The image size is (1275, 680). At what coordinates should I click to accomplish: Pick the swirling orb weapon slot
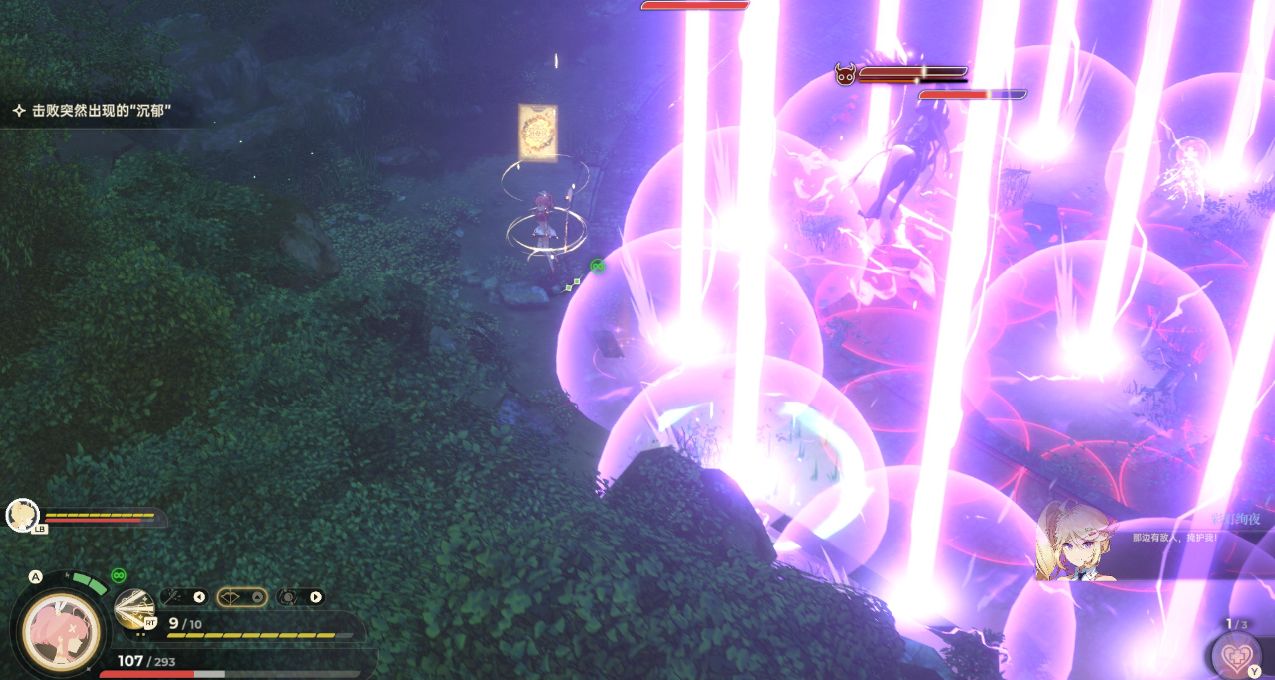289,597
